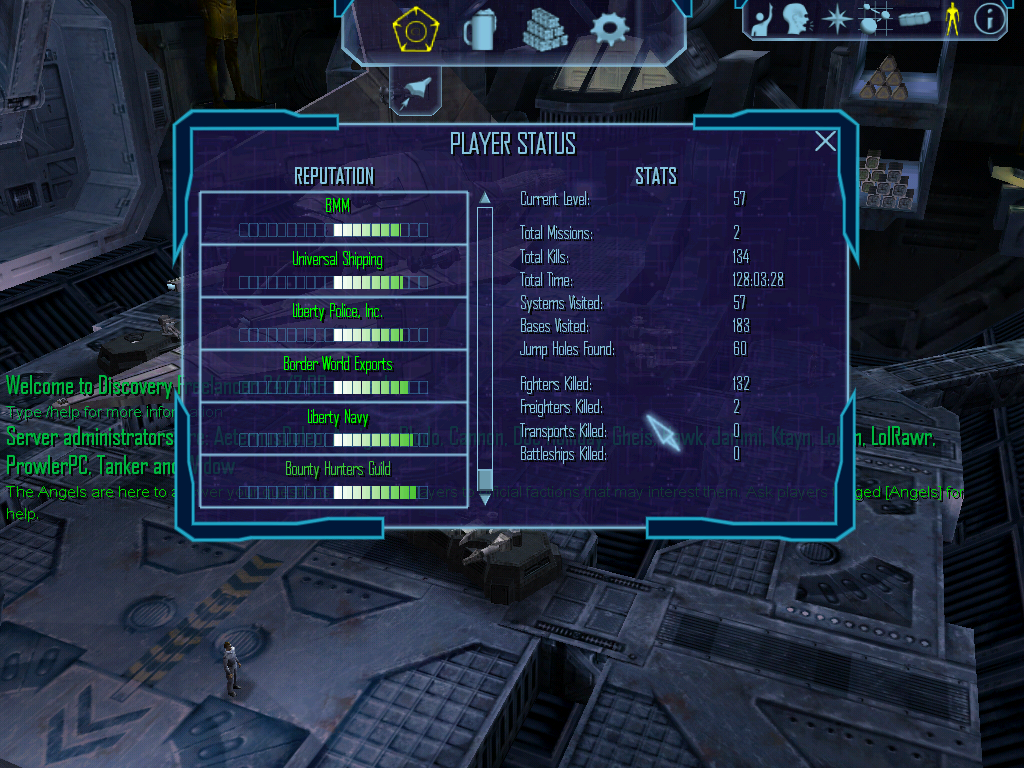Toggle the yellow player status figure icon
This screenshot has width=1024, height=768.
[952, 19]
